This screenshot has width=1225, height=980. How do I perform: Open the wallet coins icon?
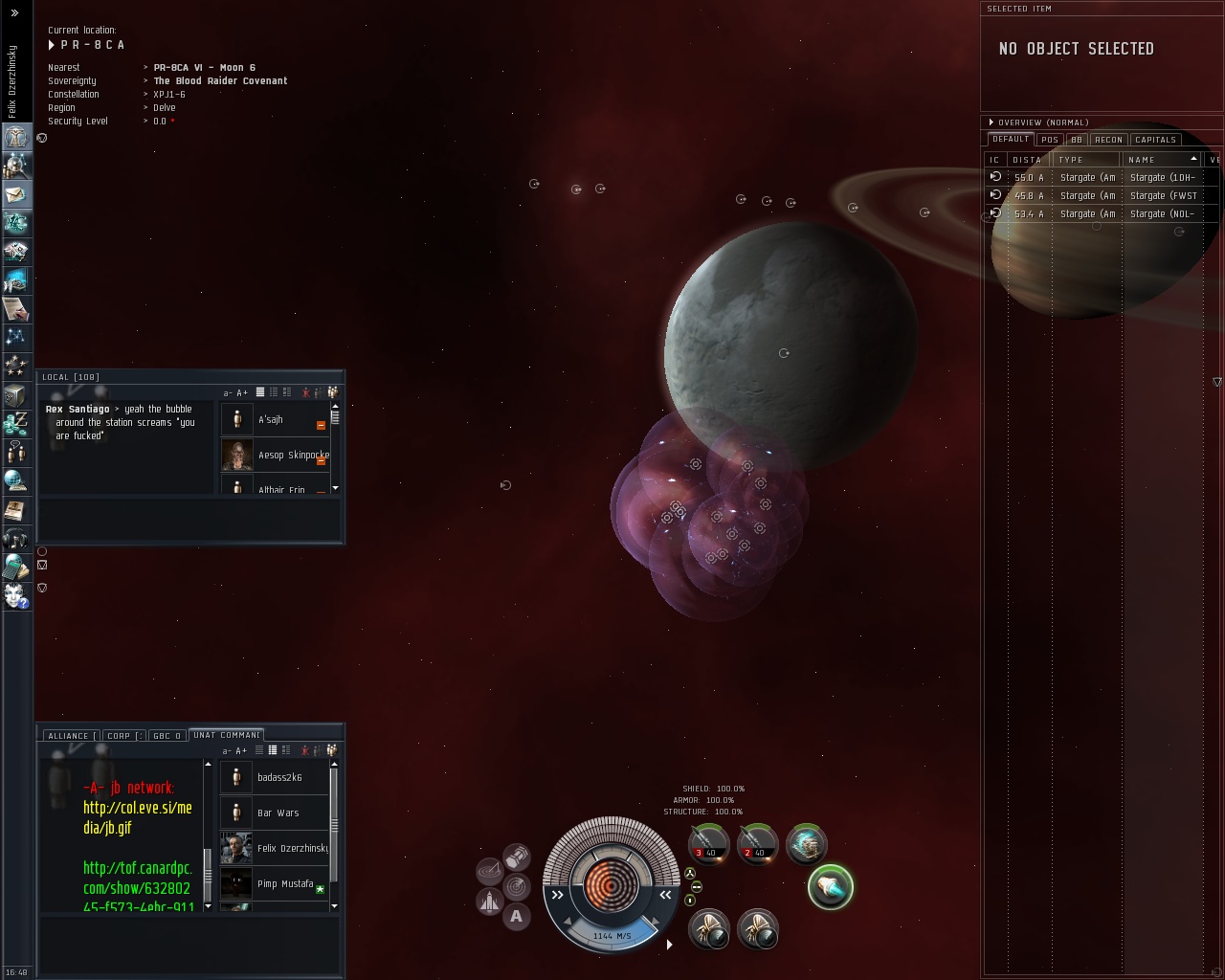[x=16, y=422]
